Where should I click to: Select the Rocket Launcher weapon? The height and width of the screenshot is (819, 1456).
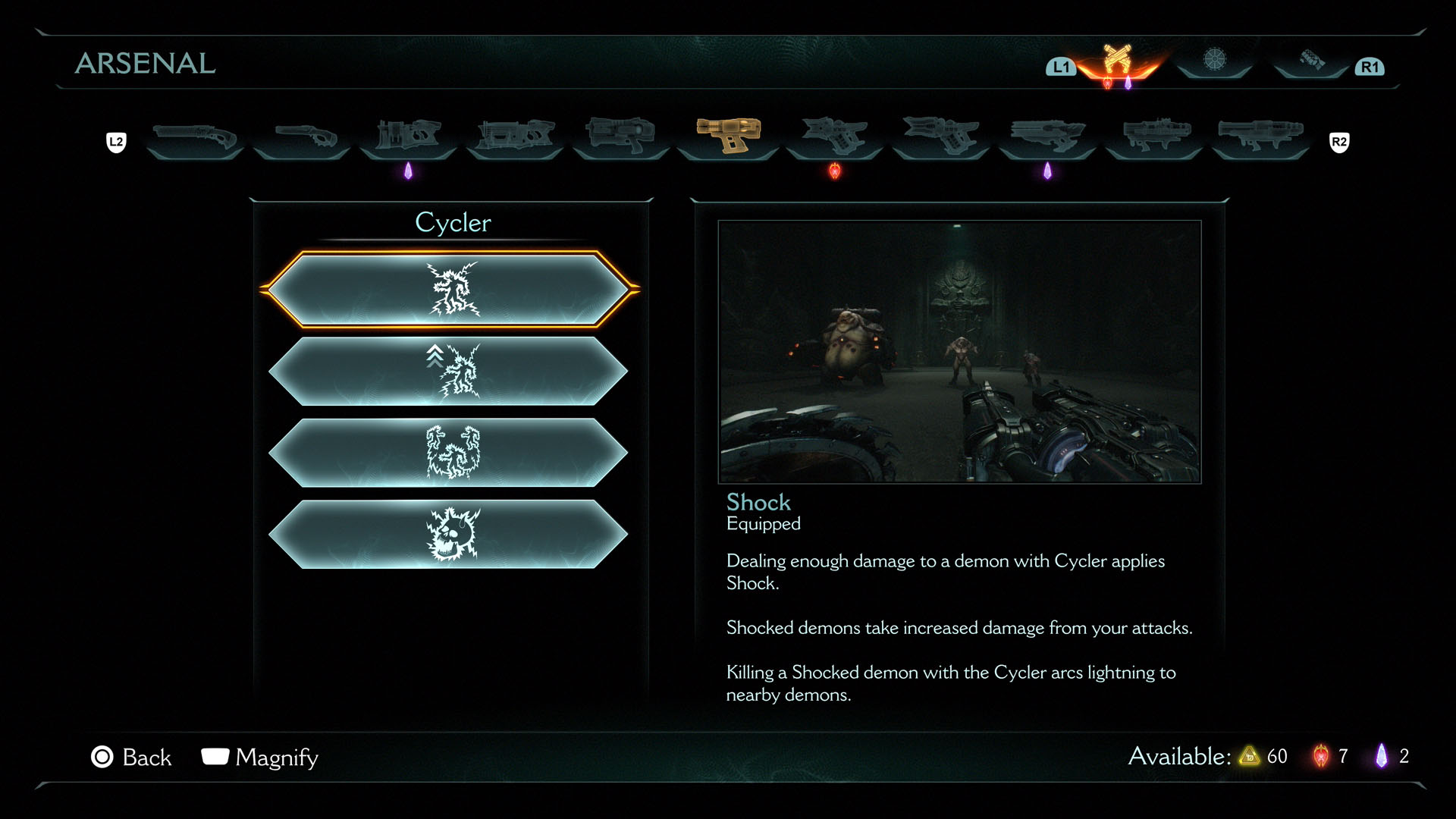coord(1260,136)
